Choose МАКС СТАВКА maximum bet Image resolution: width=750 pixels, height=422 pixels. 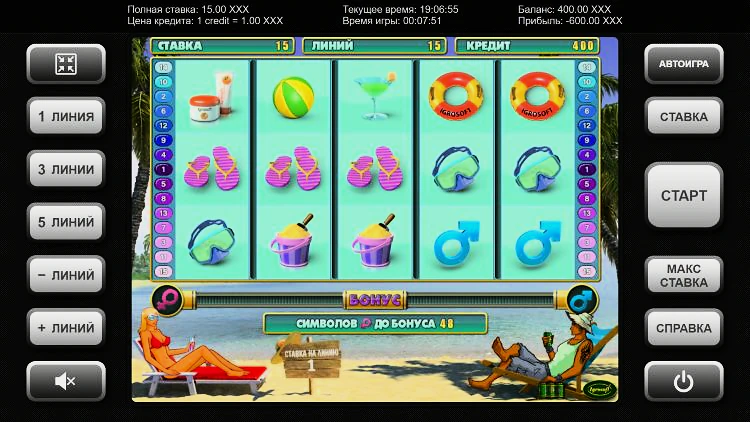click(684, 275)
